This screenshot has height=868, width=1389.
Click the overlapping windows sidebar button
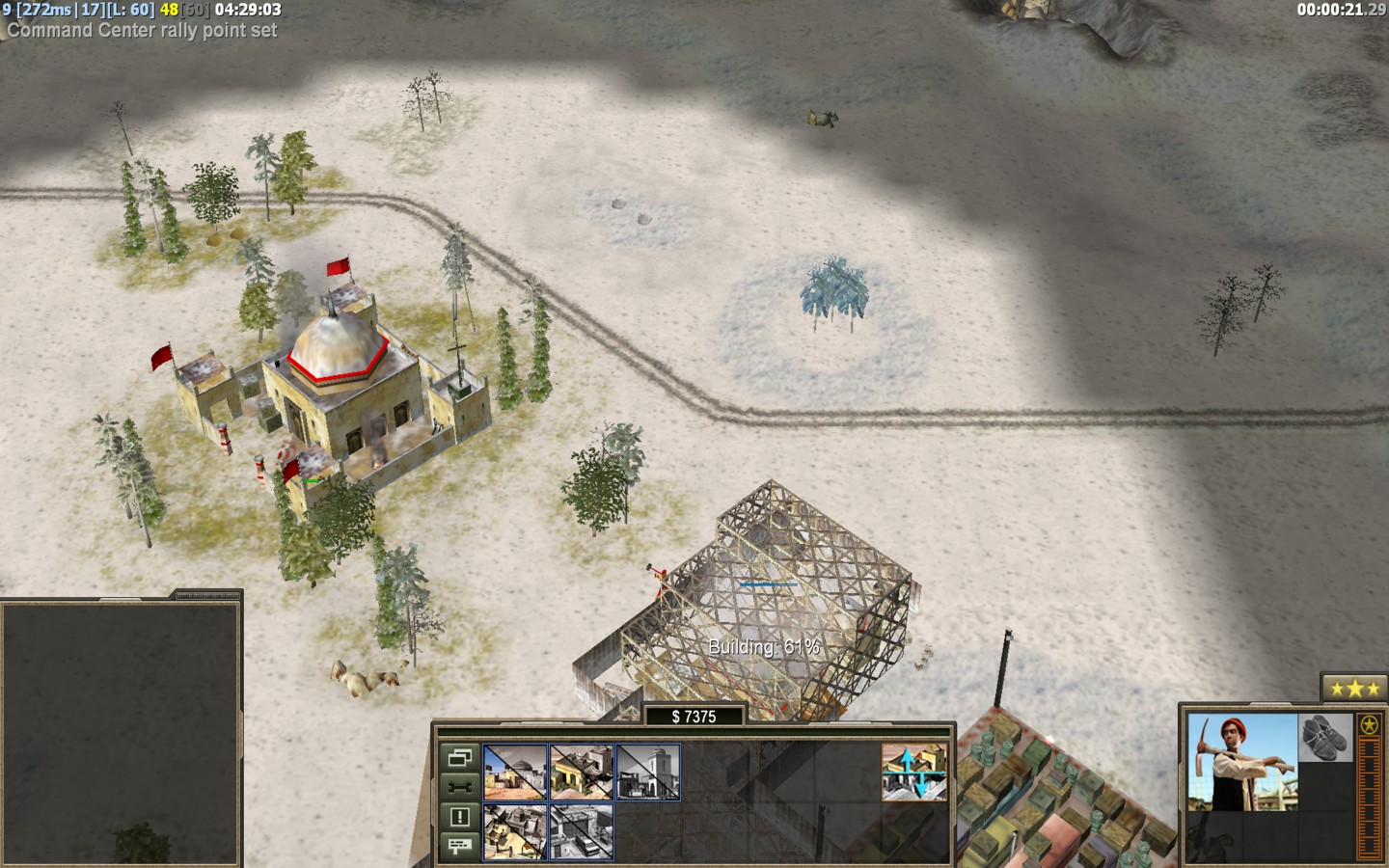click(x=459, y=758)
